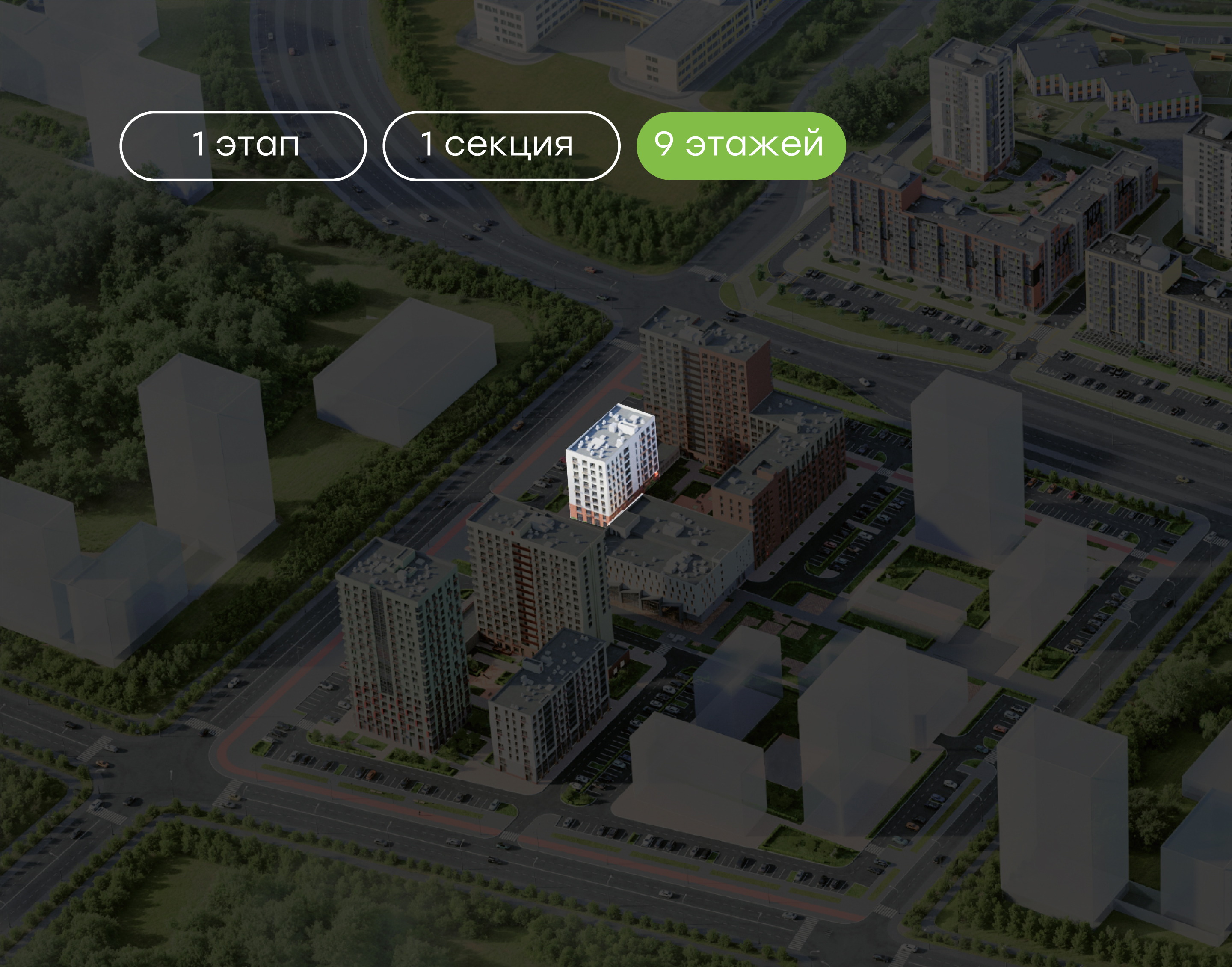1232x967 pixels.
Task: Select the "1 этап" pill button
Action: coord(243,145)
